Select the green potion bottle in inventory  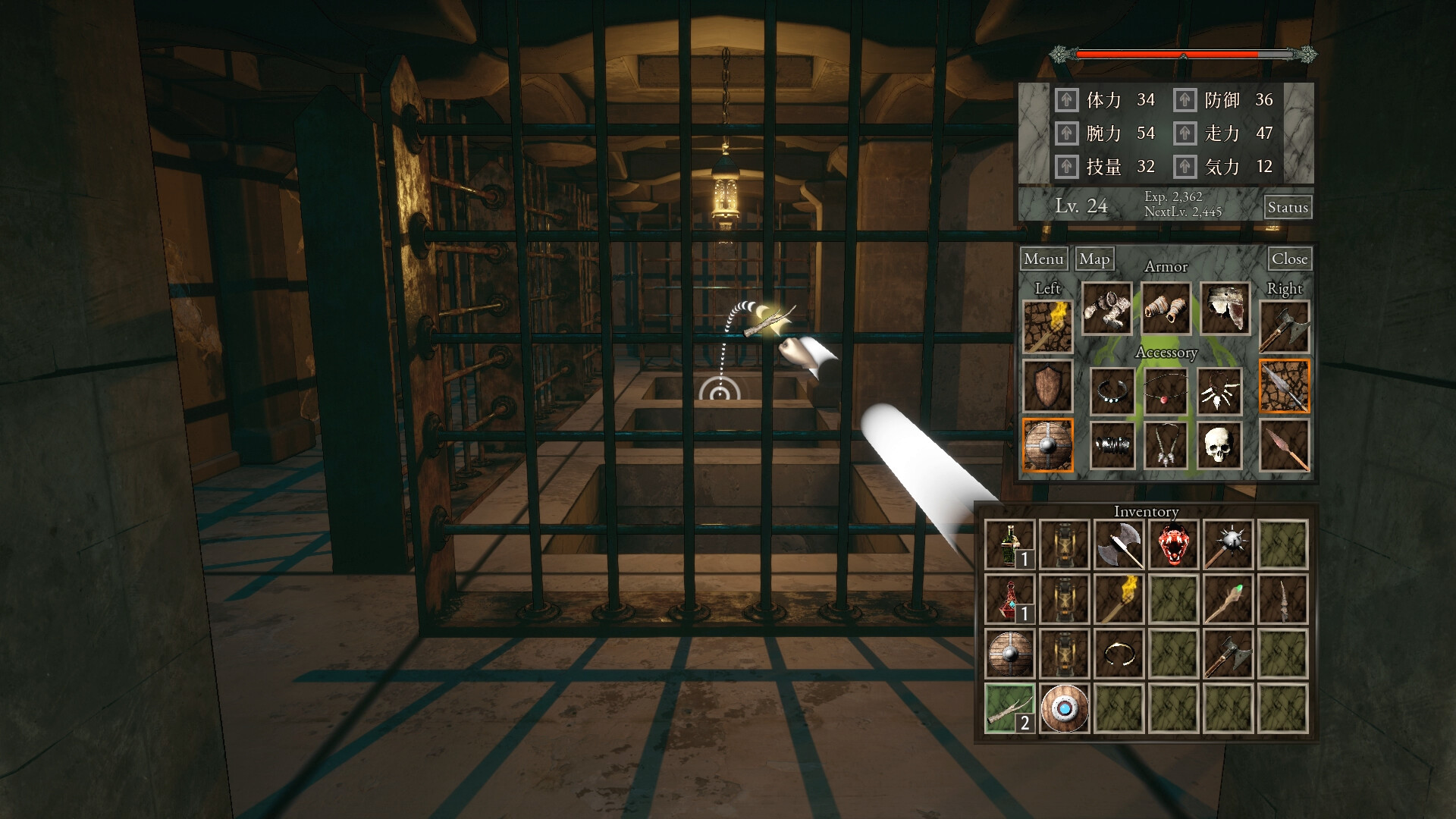click(1009, 544)
